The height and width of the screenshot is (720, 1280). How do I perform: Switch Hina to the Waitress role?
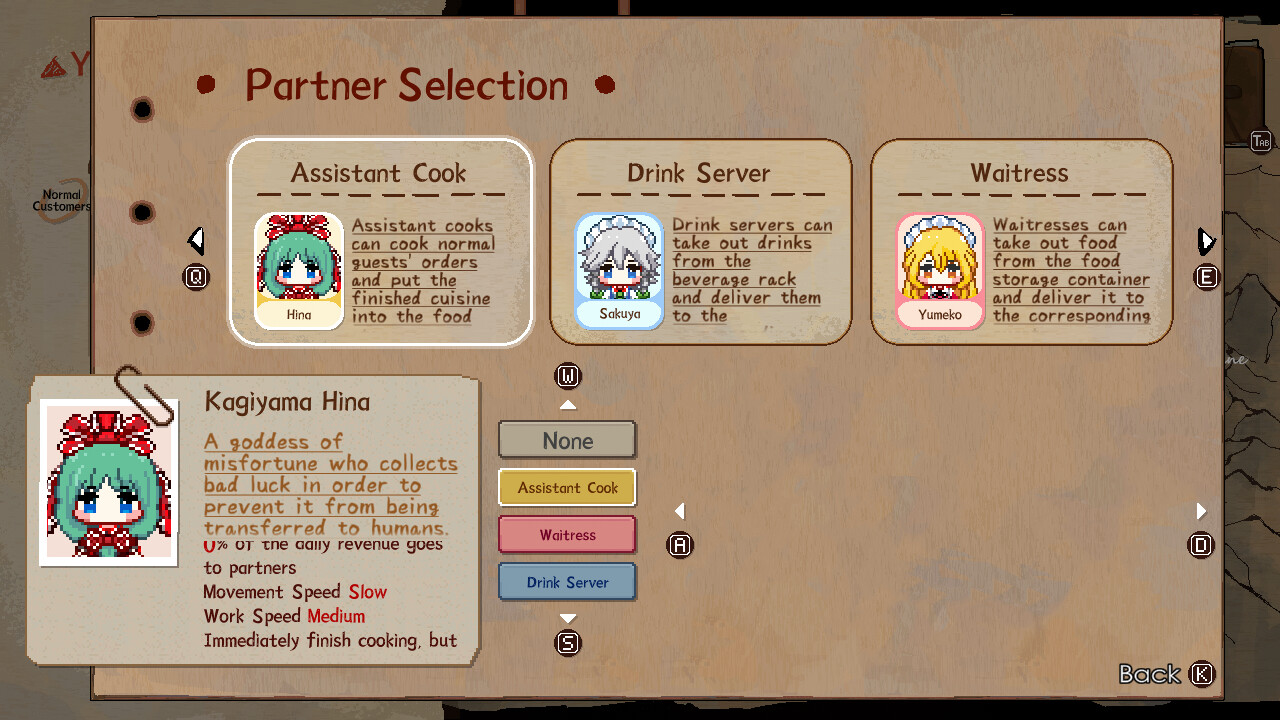click(x=567, y=534)
